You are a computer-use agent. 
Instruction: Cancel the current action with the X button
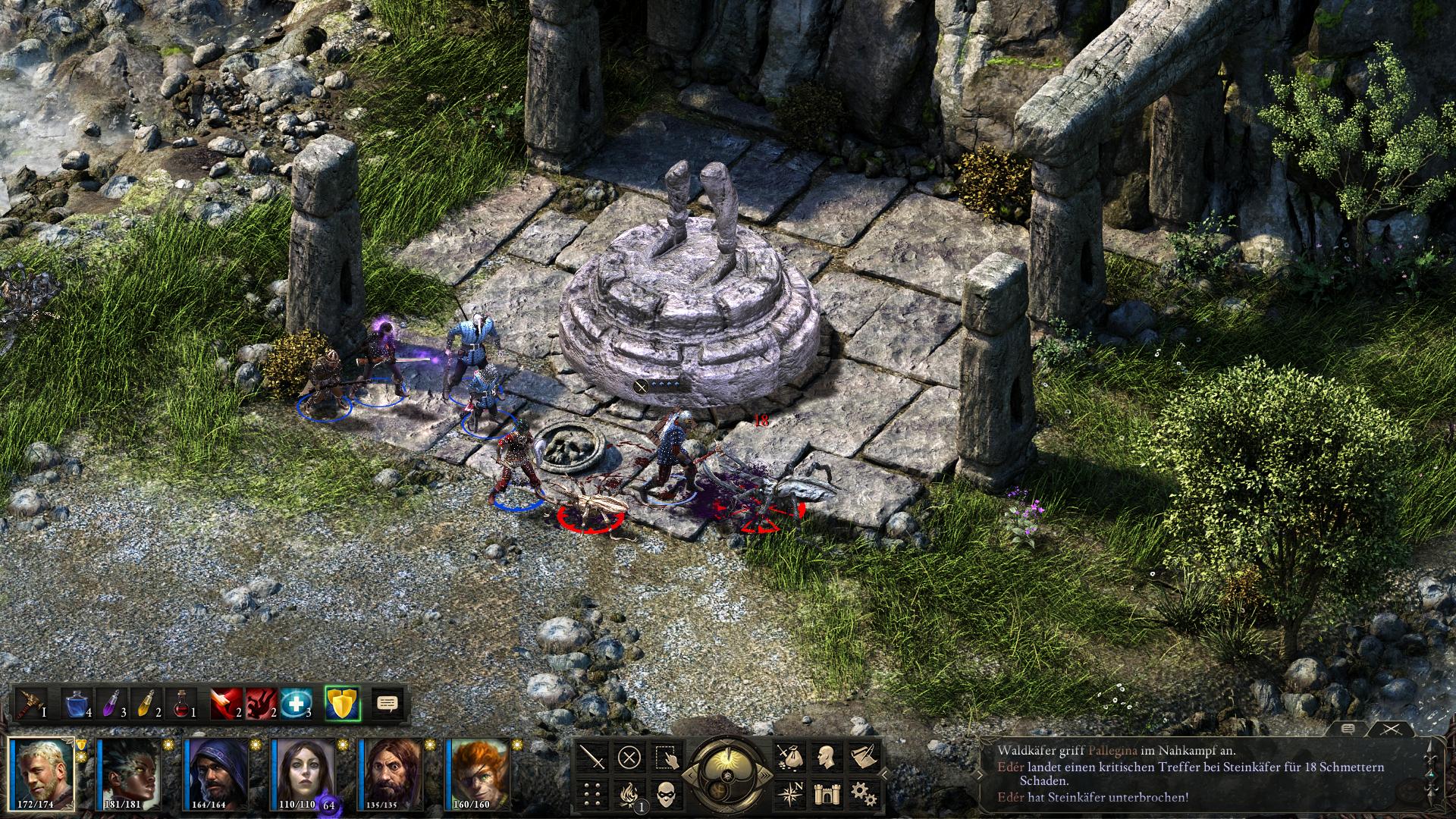[x=629, y=757]
